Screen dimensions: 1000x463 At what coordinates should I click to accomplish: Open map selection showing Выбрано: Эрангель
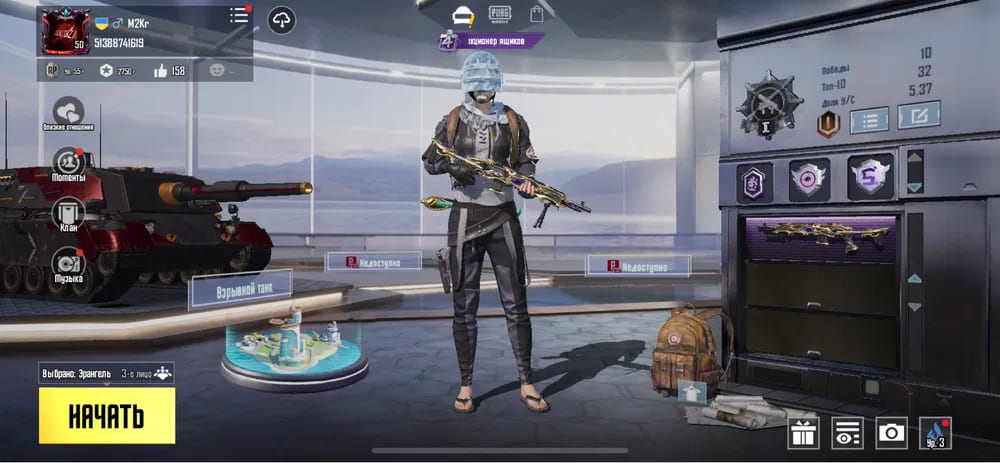[106, 373]
